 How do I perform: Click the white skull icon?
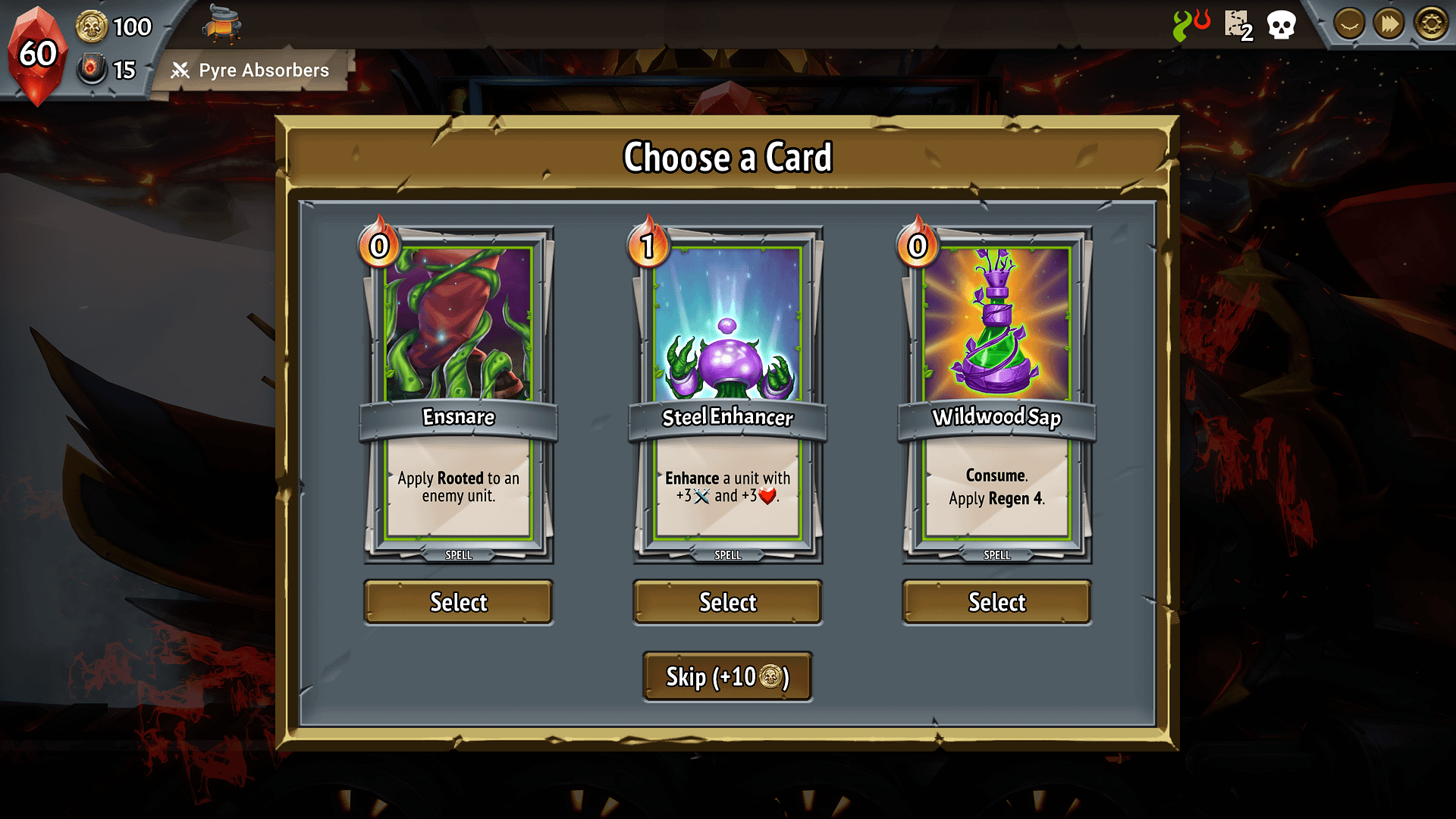(x=1282, y=26)
